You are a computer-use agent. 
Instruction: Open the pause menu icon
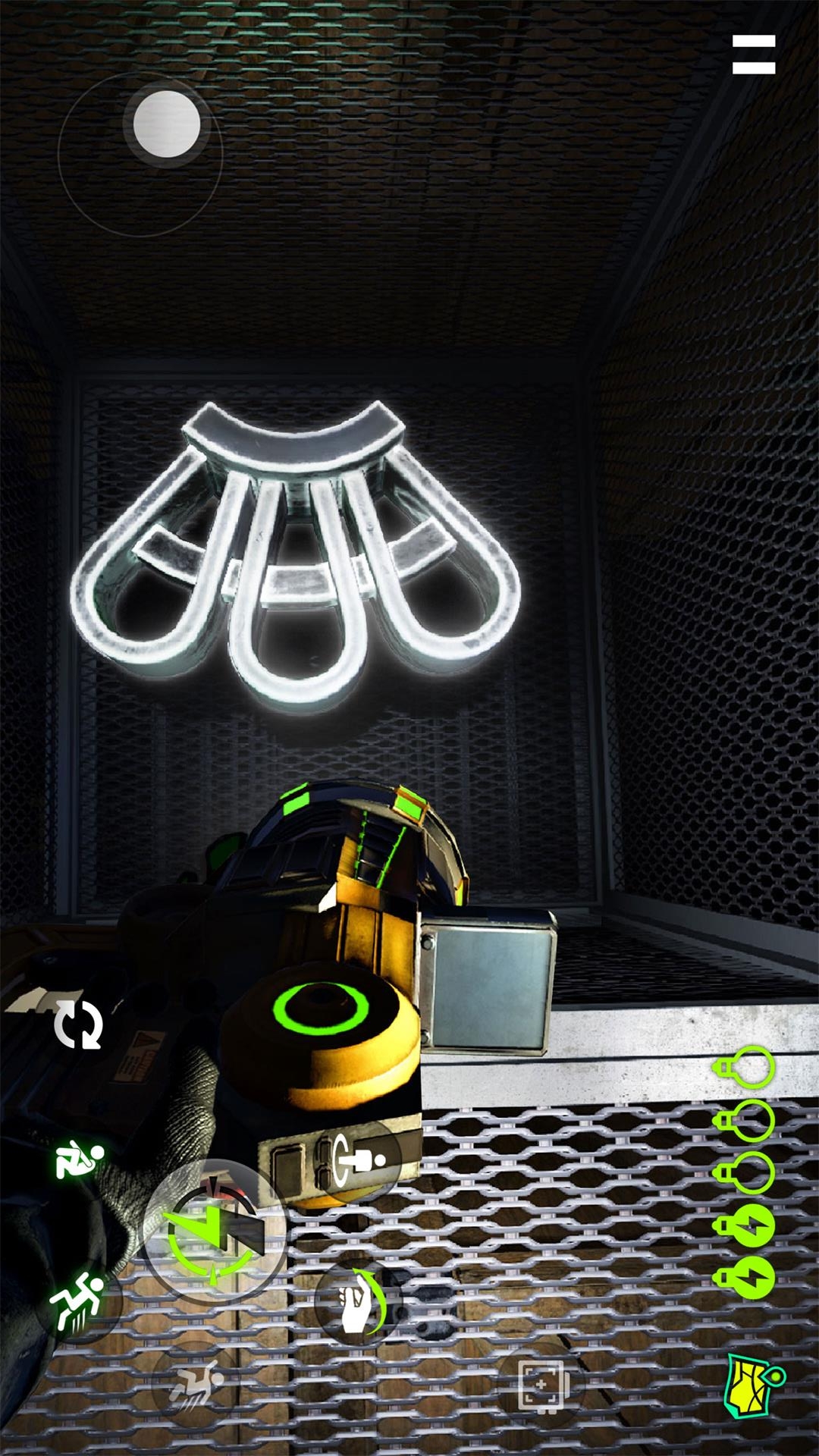(x=753, y=55)
